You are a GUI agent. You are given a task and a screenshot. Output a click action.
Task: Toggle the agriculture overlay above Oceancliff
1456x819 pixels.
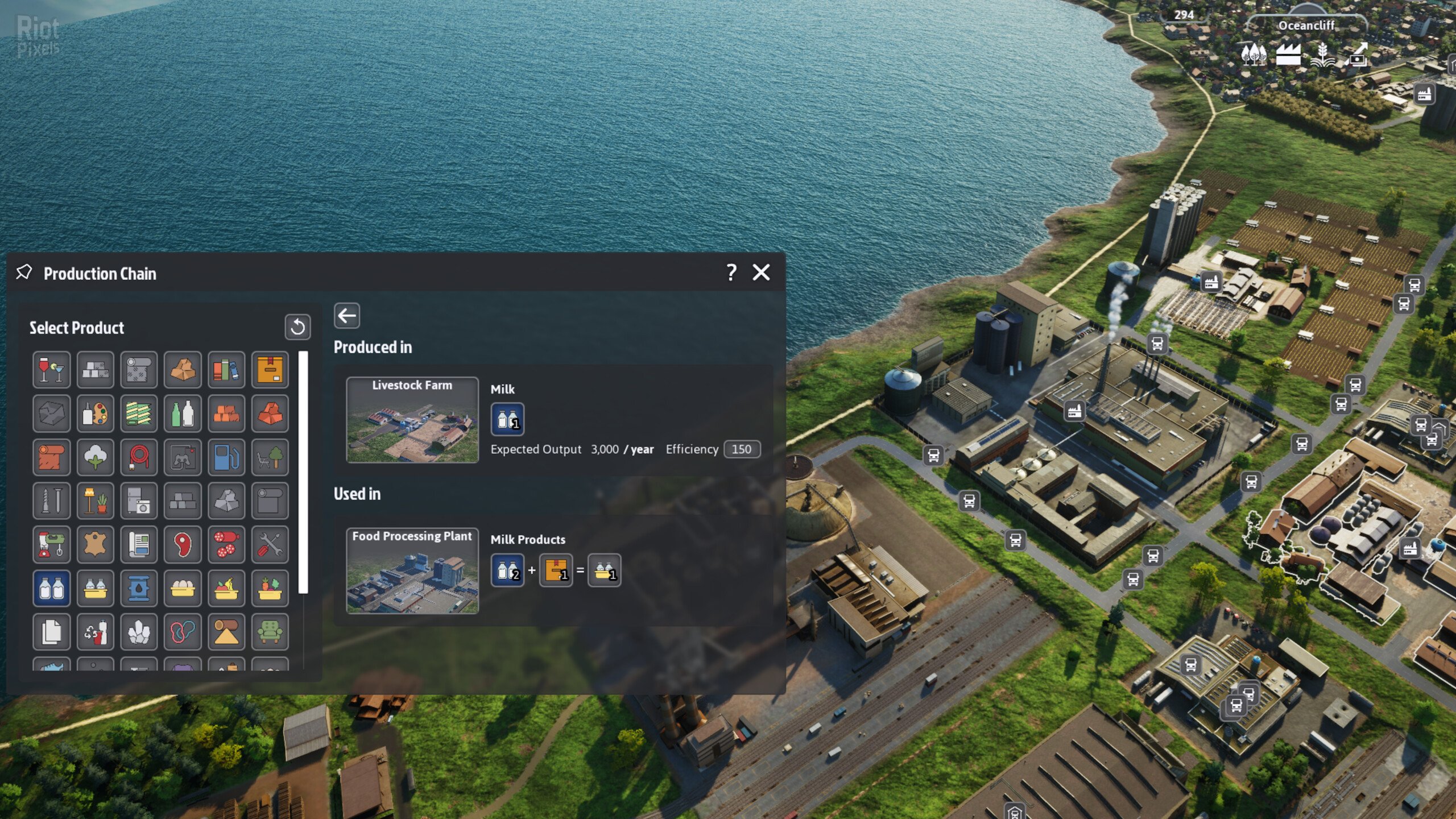1322,55
